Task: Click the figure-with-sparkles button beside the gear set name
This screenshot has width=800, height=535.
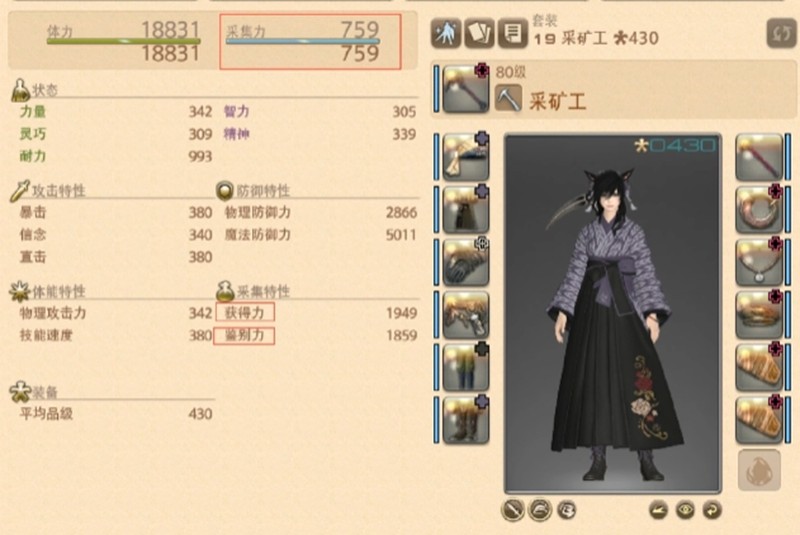Action: (445, 33)
